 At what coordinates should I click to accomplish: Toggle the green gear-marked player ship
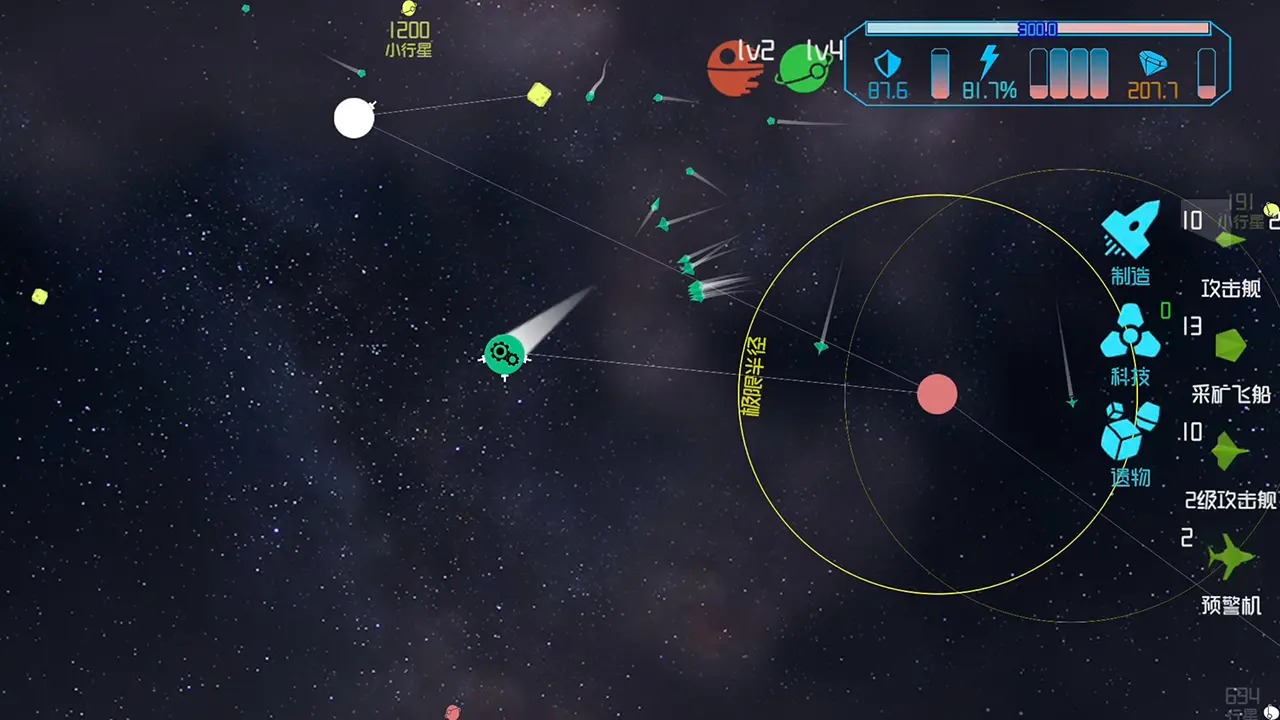pyautogui.click(x=503, y=354)
